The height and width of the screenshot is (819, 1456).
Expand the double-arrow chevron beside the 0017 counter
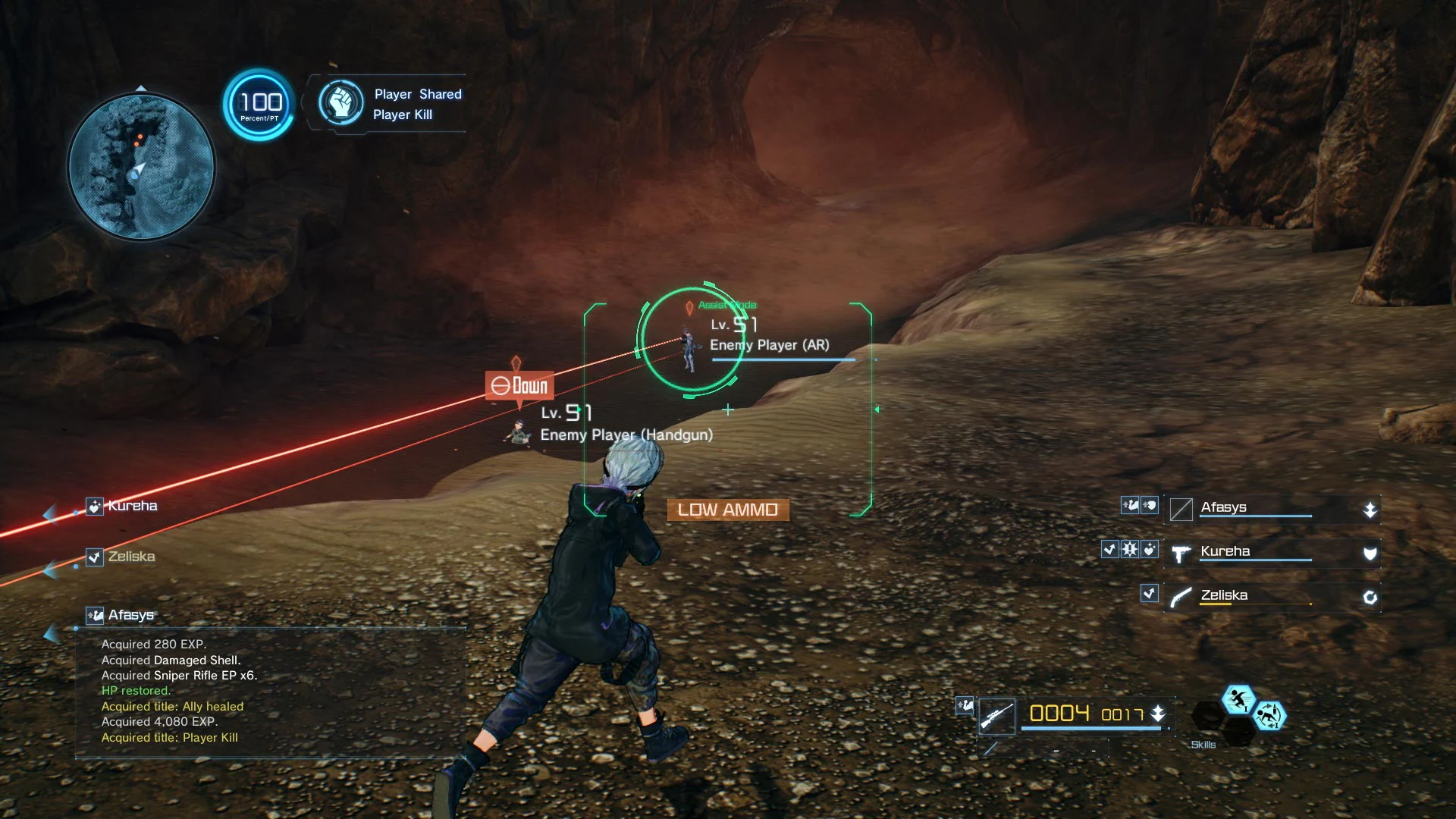click(x=1158, y=713)
